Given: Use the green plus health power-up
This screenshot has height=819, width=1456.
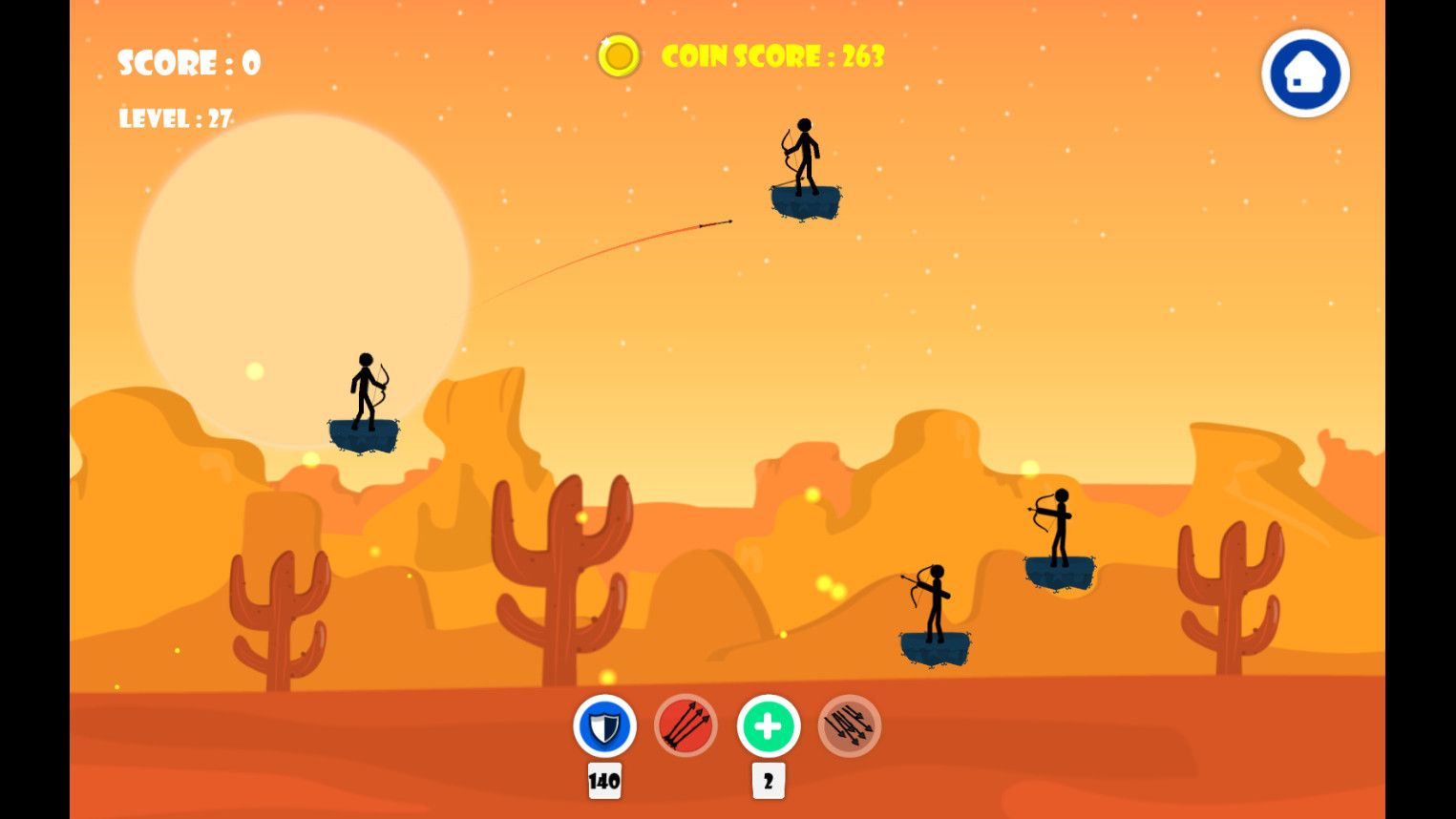Looking at the screenshot, I should [x=768, y=726].
